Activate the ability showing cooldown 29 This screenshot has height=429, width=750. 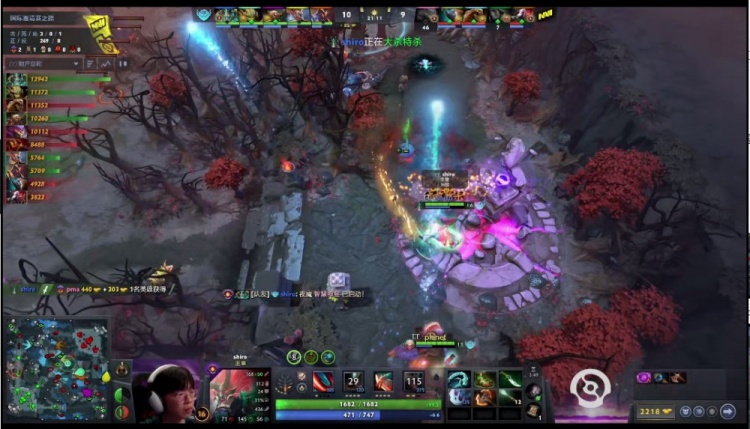353,381
